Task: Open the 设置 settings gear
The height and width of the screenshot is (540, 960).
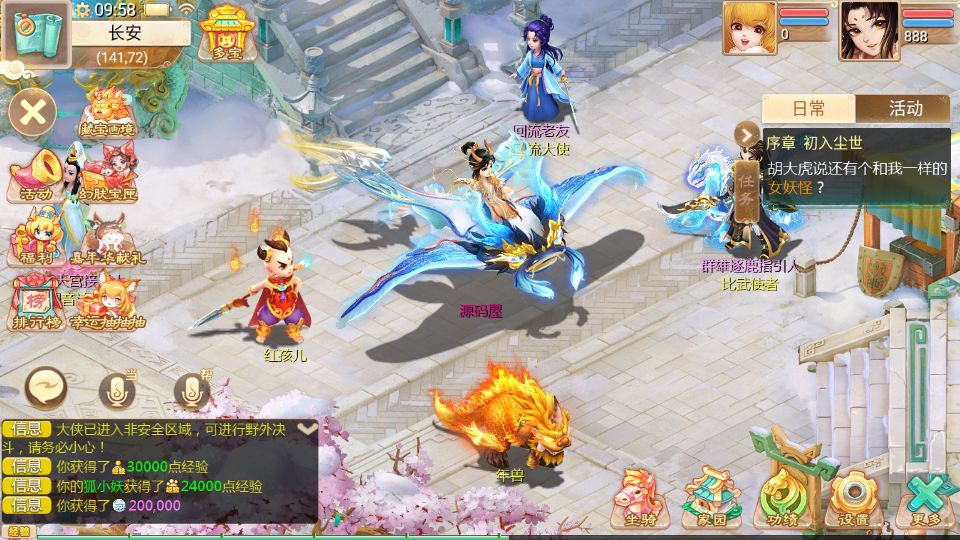Action: pyautogui.click(x=853, y=497)
